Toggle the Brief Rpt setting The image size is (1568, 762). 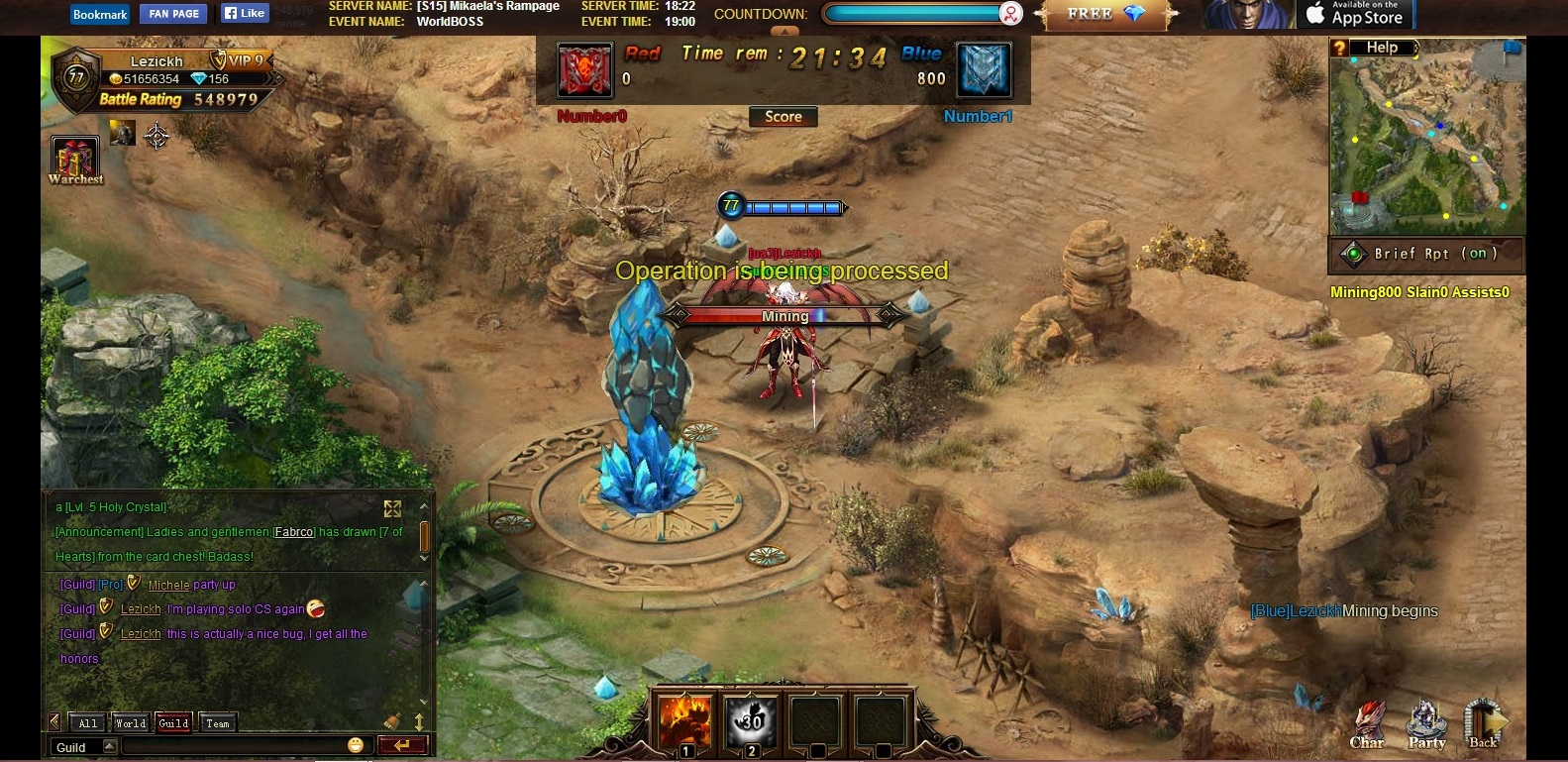pyautogui.click(x=1425, y=254)
